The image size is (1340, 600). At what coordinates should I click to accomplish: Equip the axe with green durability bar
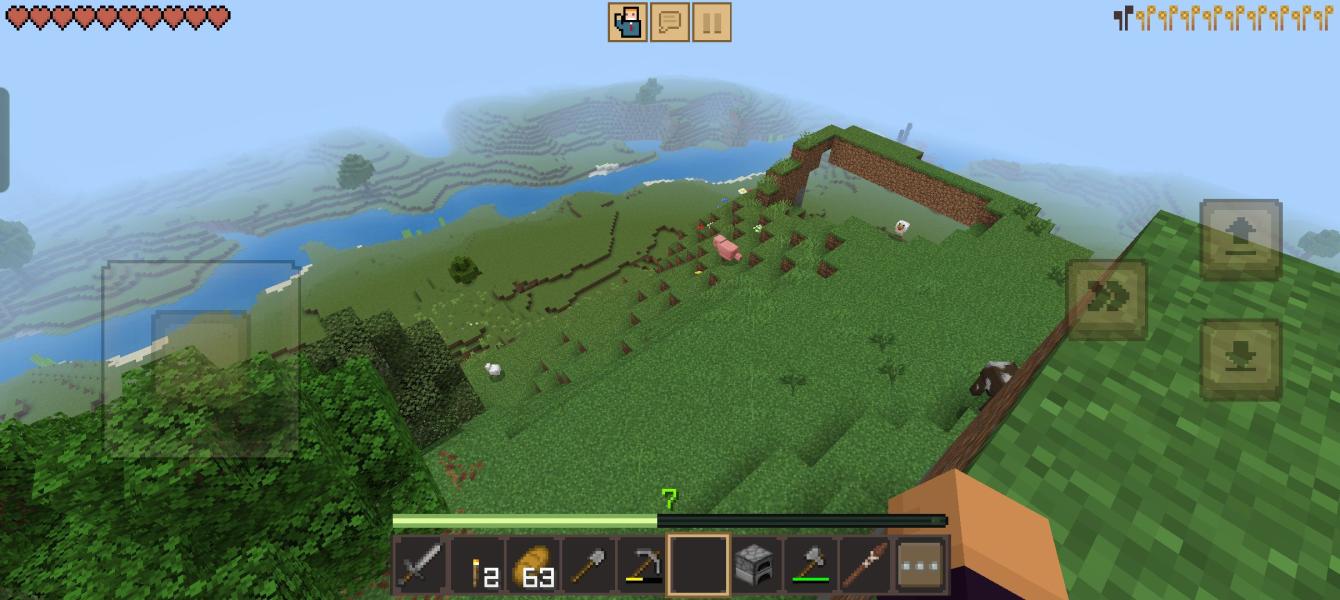pos(809,565)
